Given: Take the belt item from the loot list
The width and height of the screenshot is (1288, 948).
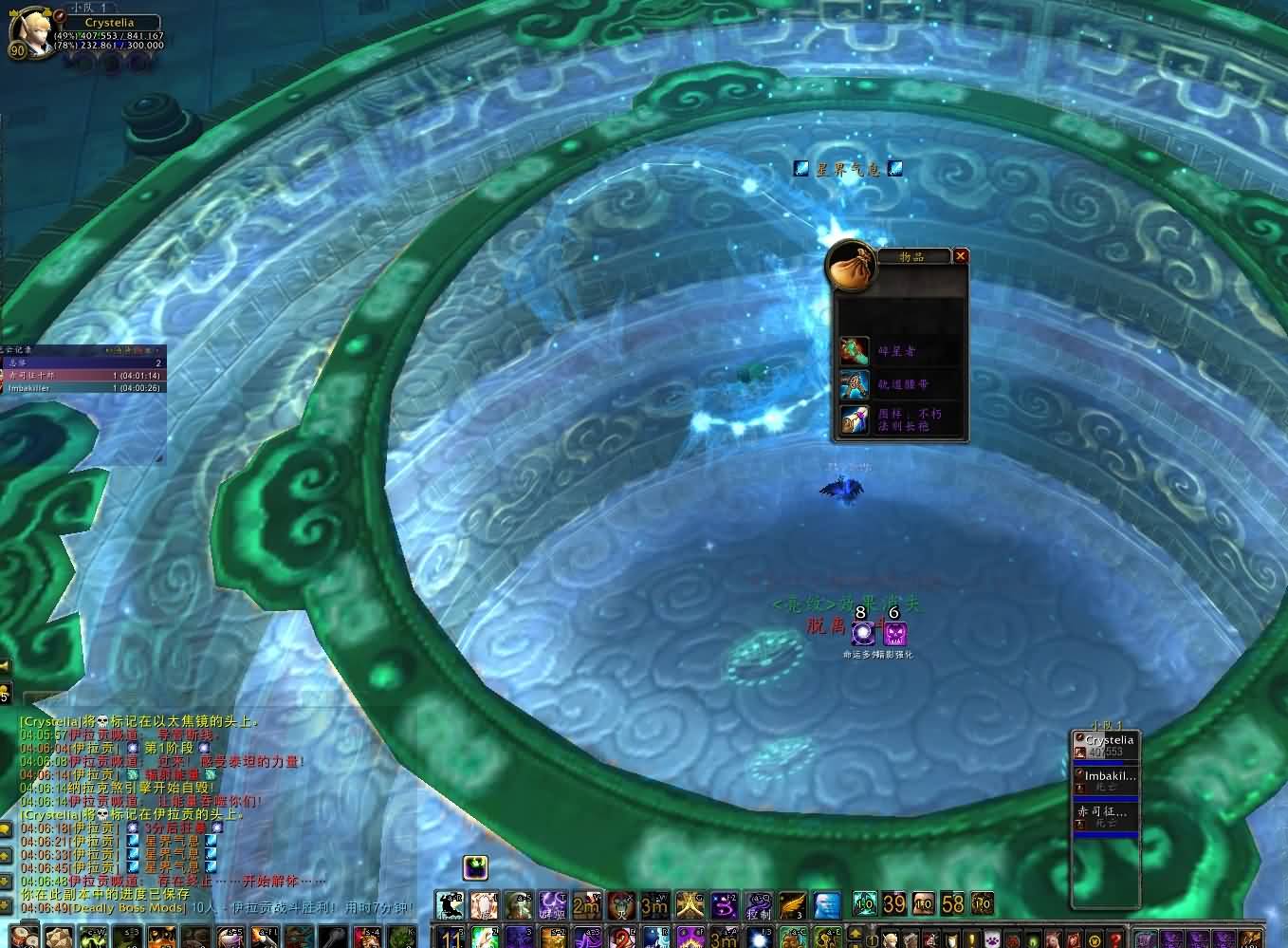Looking at the screenshot, I should tap(855, 384).
